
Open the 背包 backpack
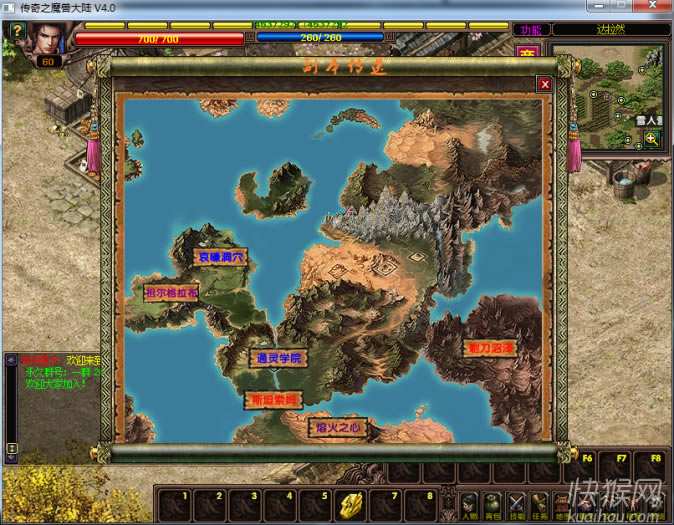492,506
